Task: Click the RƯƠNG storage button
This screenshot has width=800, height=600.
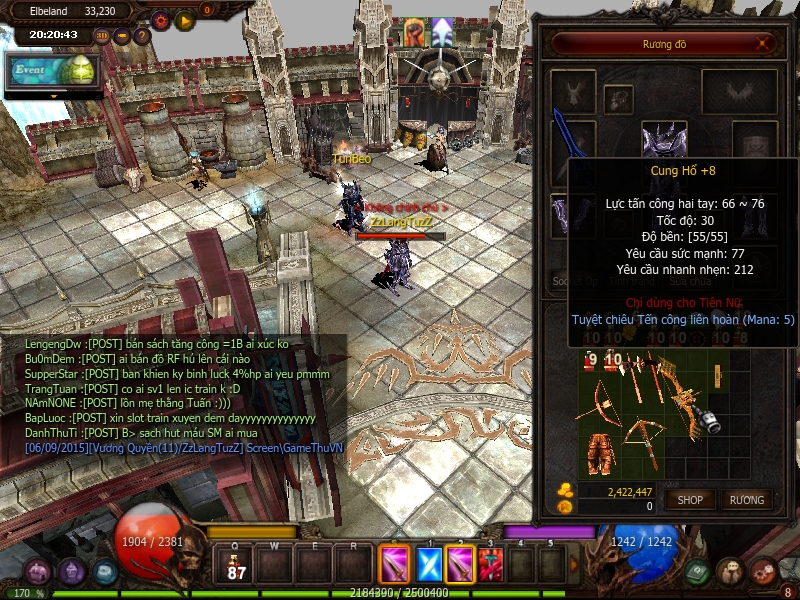Action: tap(746, 499)
